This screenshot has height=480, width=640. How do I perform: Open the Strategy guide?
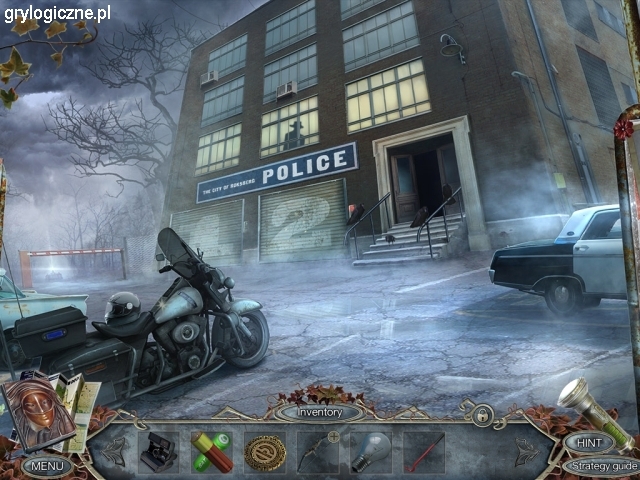pyautogui.click(x=599, y=466)
